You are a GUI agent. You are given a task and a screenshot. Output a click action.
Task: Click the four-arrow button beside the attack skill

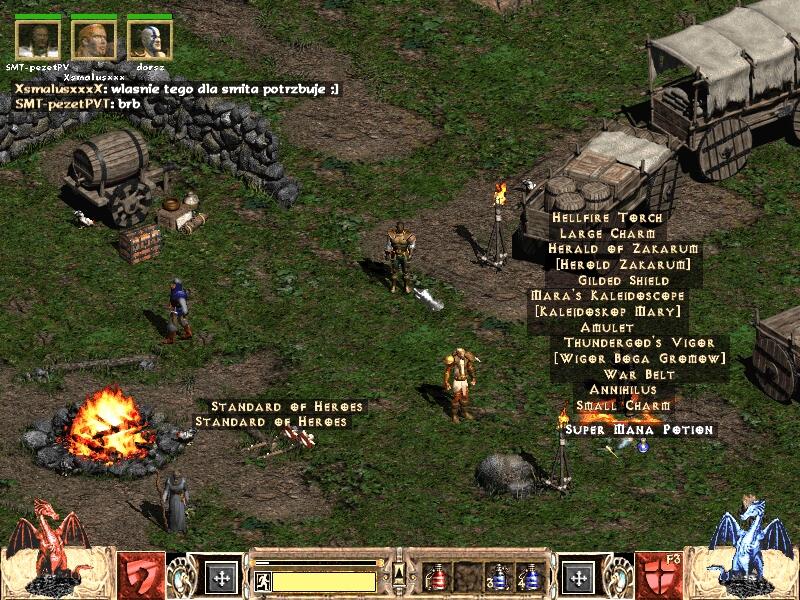(220, 577)
